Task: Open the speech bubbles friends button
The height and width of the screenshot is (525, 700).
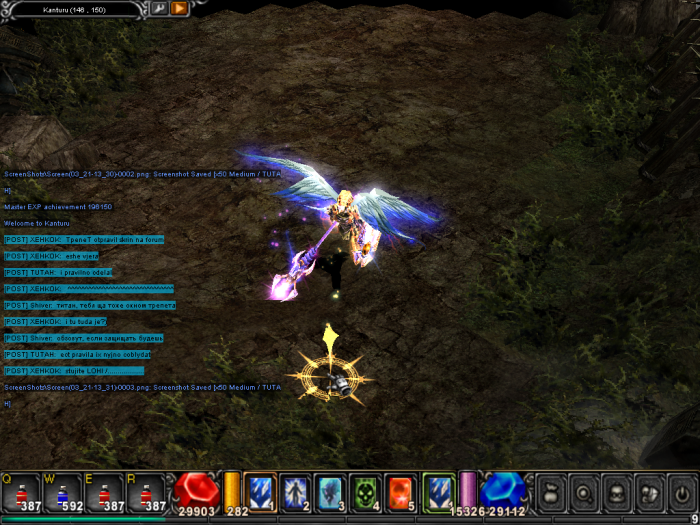Action: pyautogui.click(x=648, y=493)
